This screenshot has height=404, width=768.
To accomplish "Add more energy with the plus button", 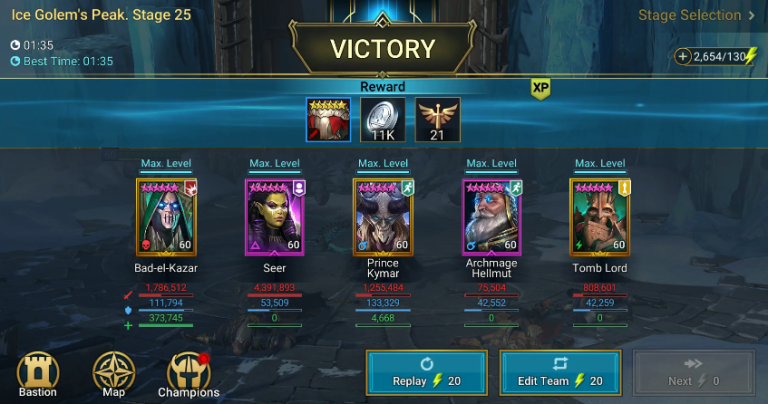I will 683,58.
